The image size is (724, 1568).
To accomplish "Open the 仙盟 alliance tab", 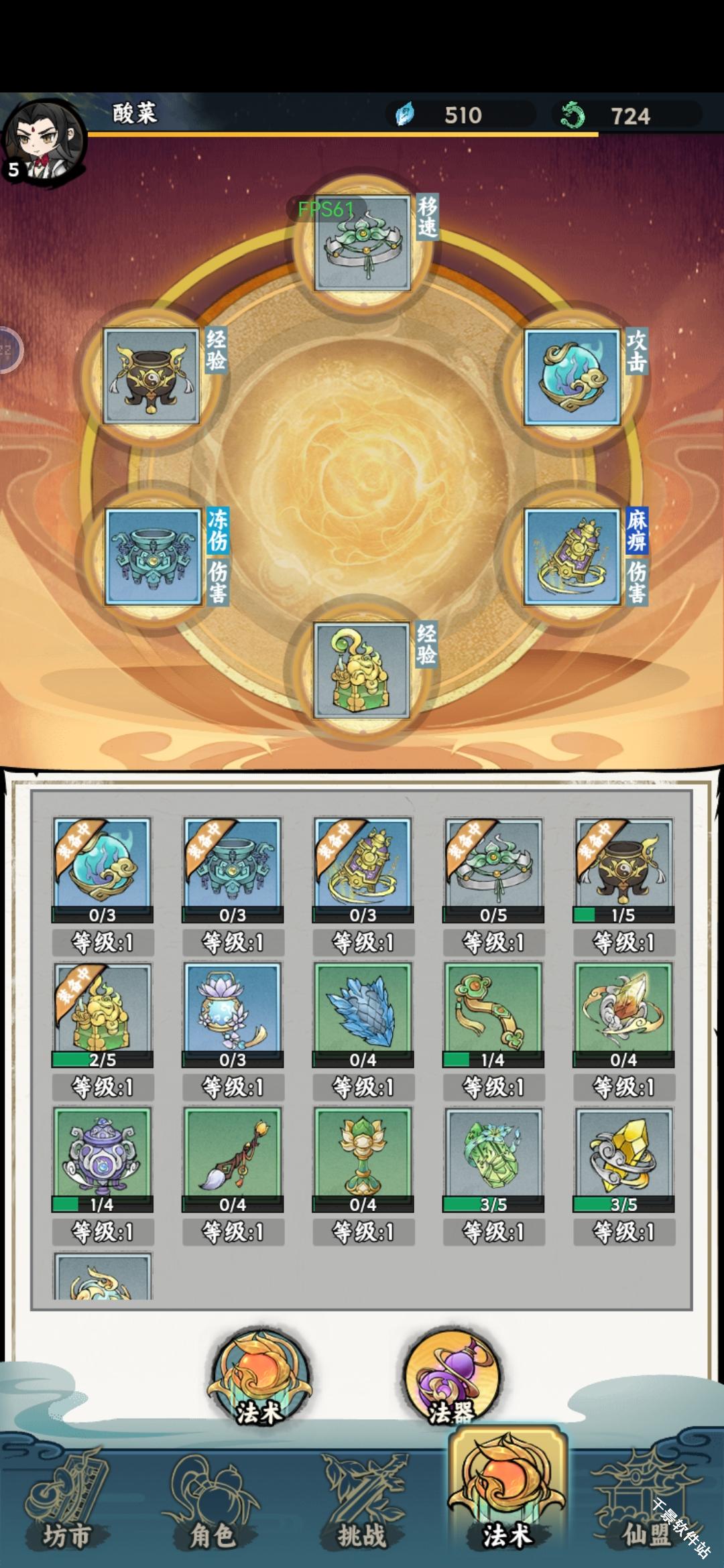I will 645,1508.
